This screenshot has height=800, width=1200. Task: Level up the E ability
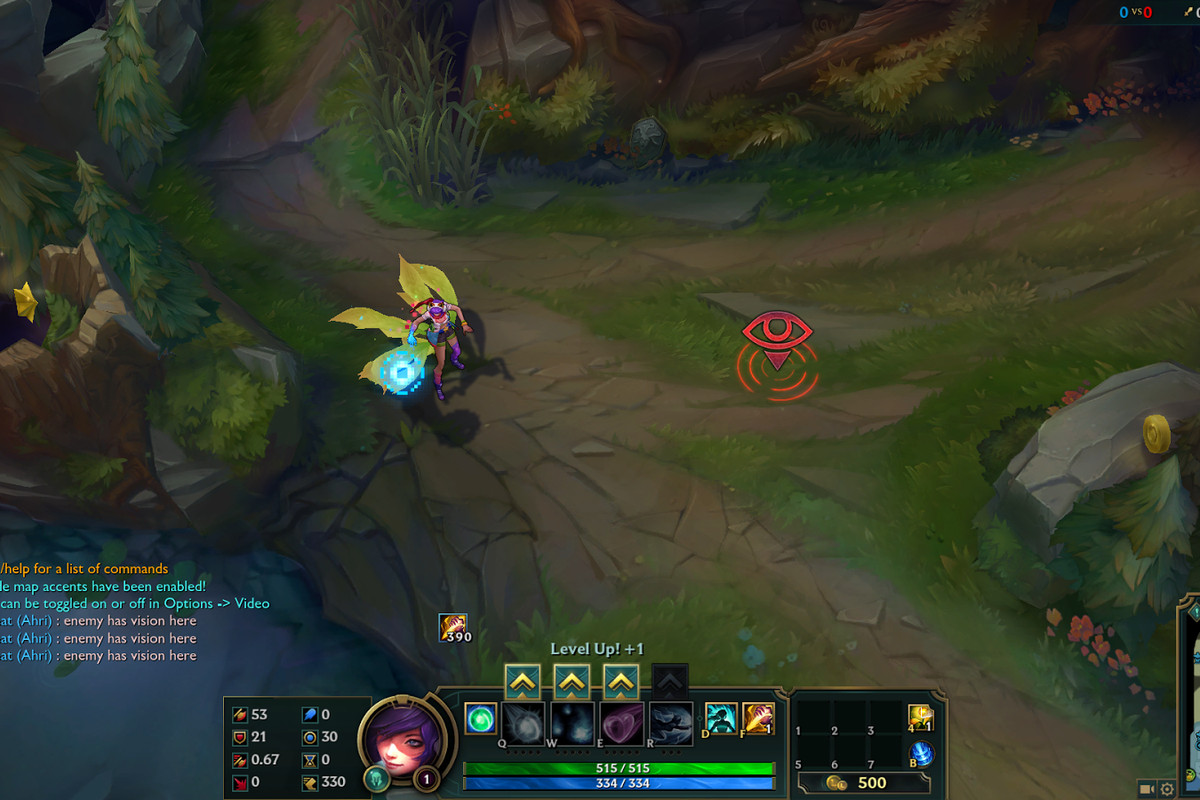pos(621,682)
